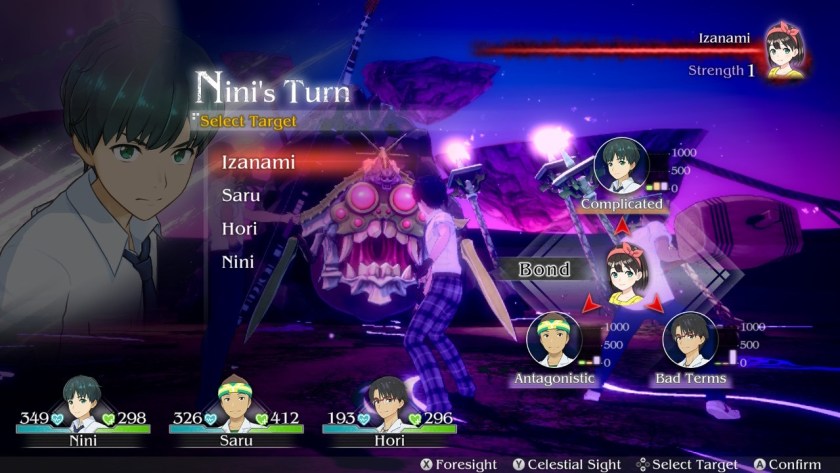Viewport: 840px width, 473px height.
Task: Choose Saru from the target list
Action: 241,195
